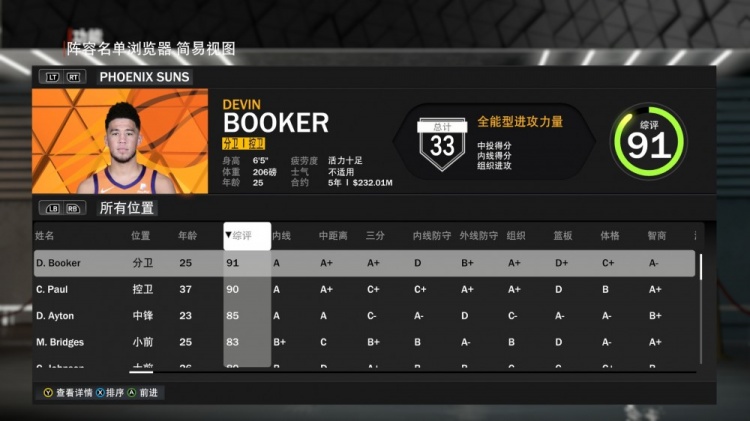750x421 pixels.
Task: Change the Phoenix Suns team selector
Action: pyautogui.click(x=144, y=76)
